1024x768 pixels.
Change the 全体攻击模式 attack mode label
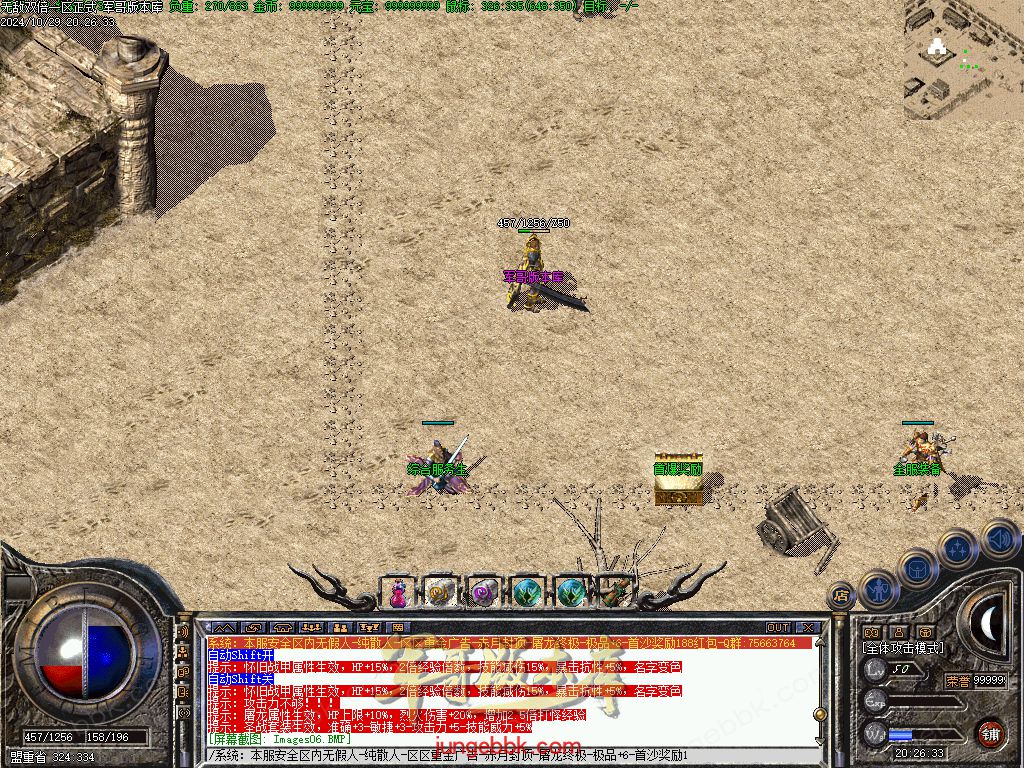(903, 648)
